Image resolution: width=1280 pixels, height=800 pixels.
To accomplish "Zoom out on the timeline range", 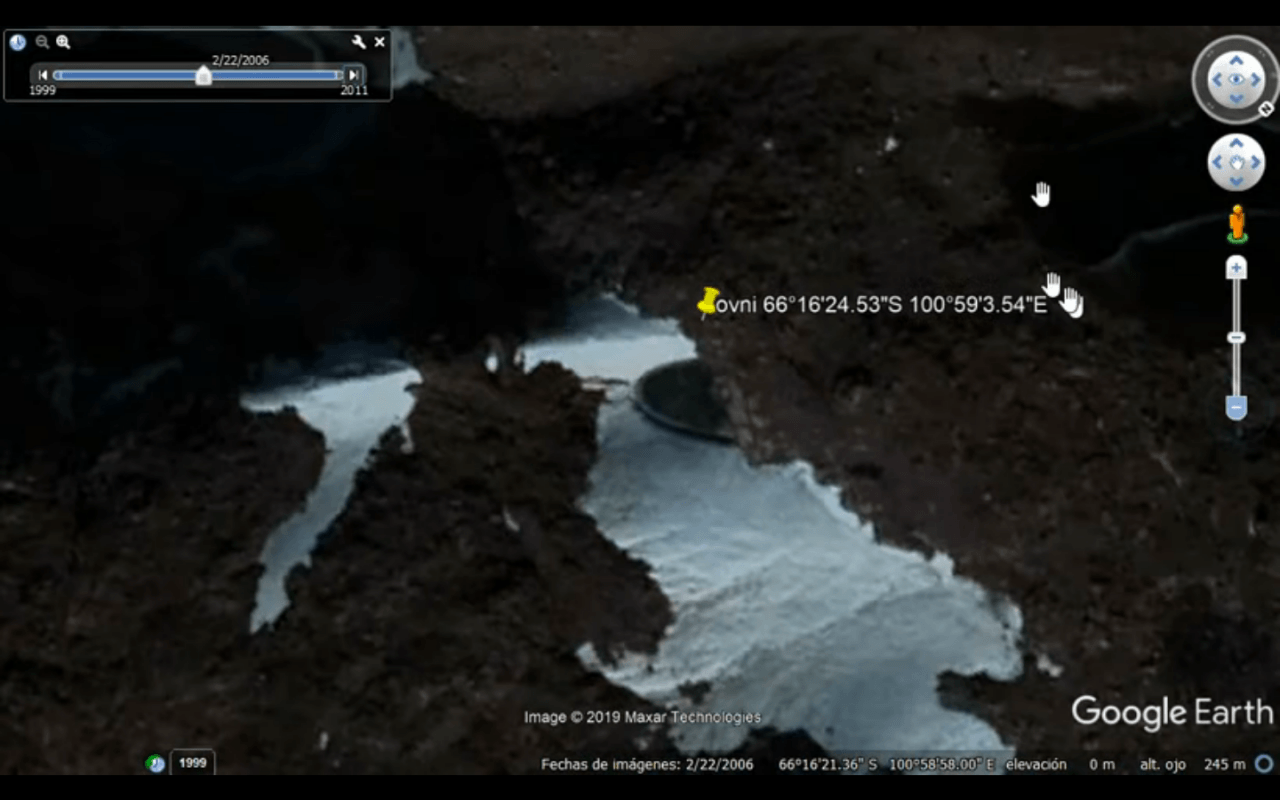I will tap(41, 42).
